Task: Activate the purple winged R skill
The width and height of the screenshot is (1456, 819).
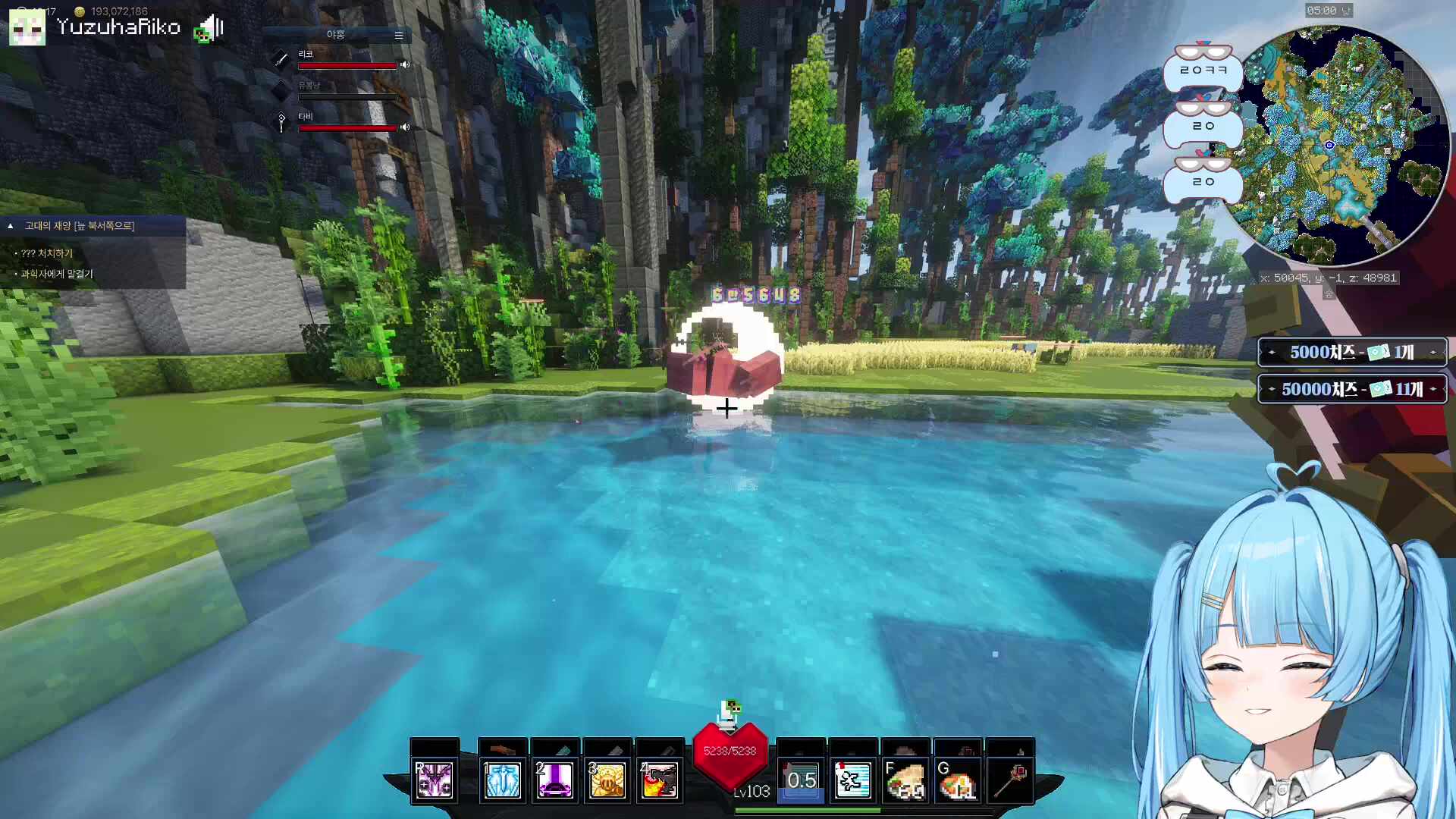Action: [435, 780]
